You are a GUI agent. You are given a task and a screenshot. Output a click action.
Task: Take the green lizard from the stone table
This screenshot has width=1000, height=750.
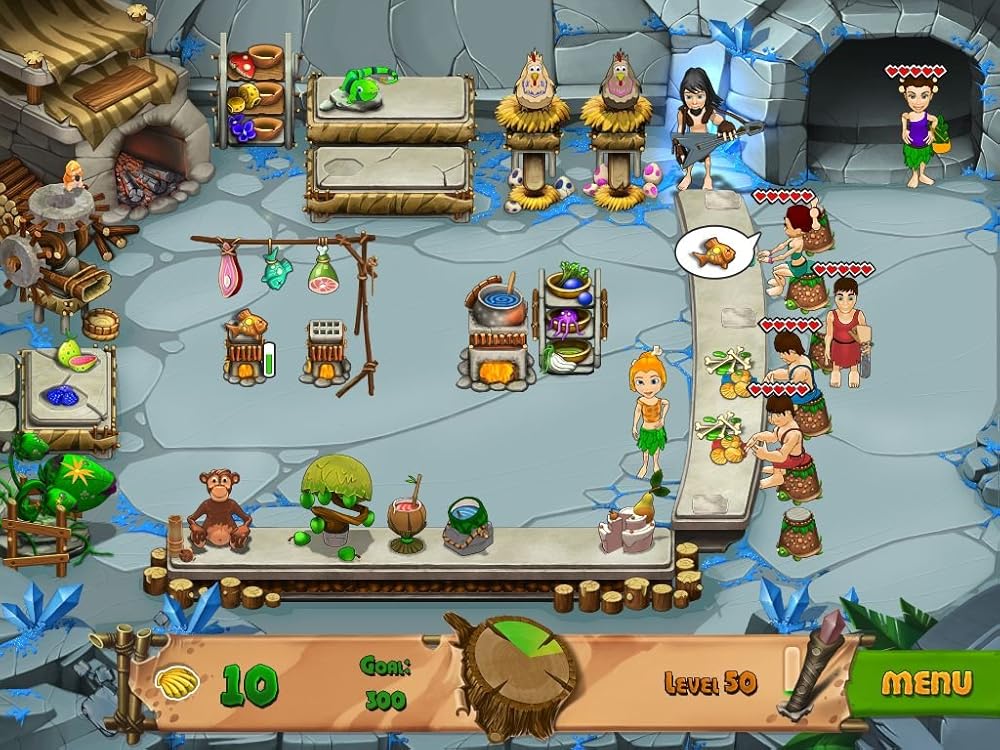point(364,84)
